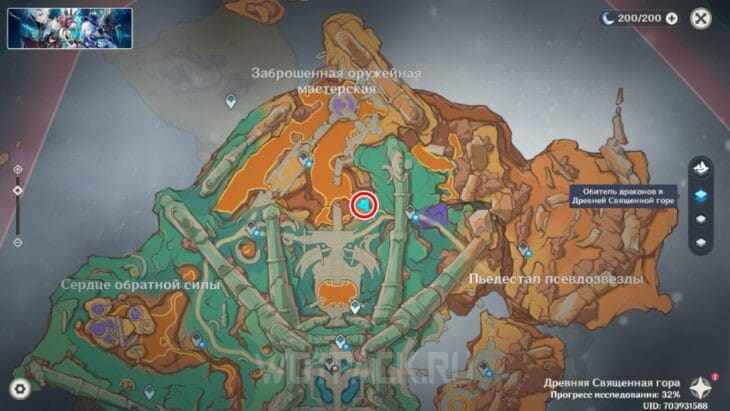Select the Abandoned Weapon Workshop purple domain icon
The image size is (730, 411).
pos(344,105)
